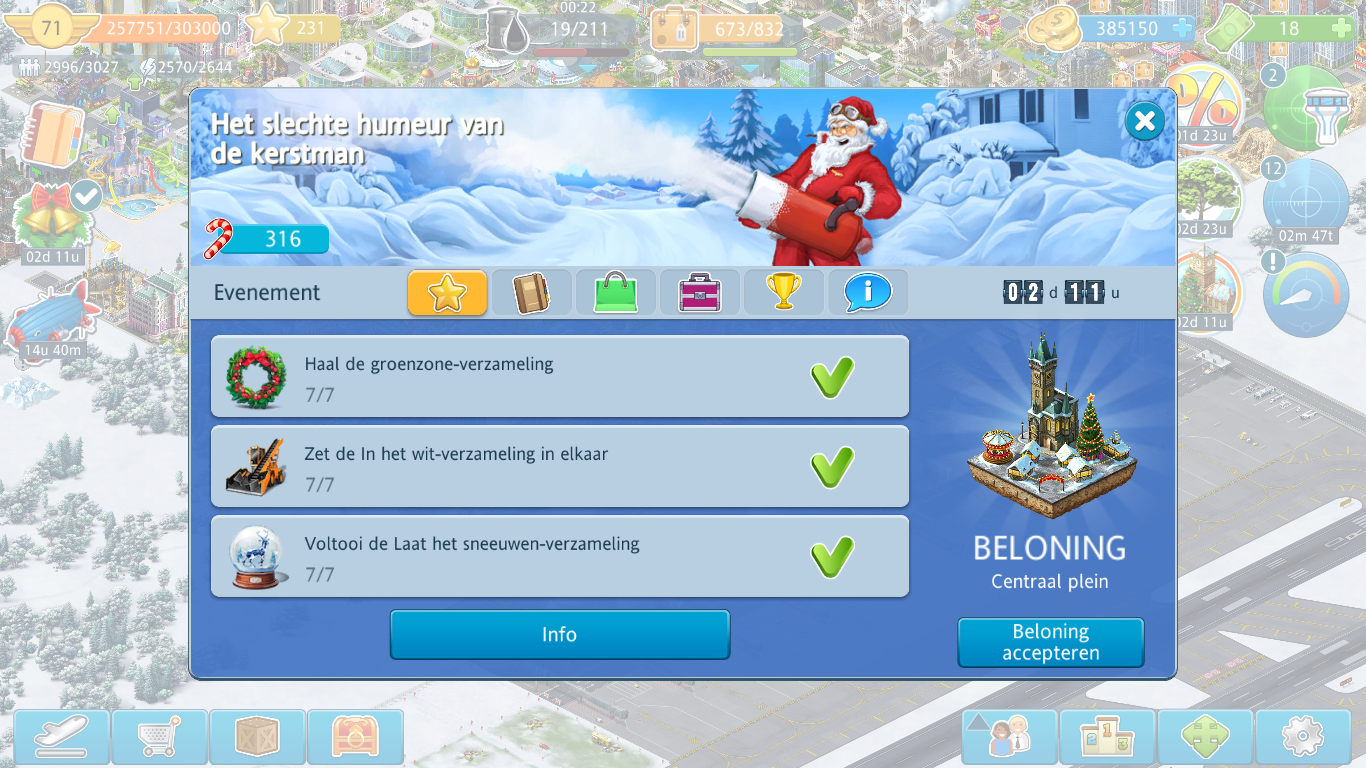The image size is (1366, 768).
Task: Open the blue Info button
Action: point(559,635)
